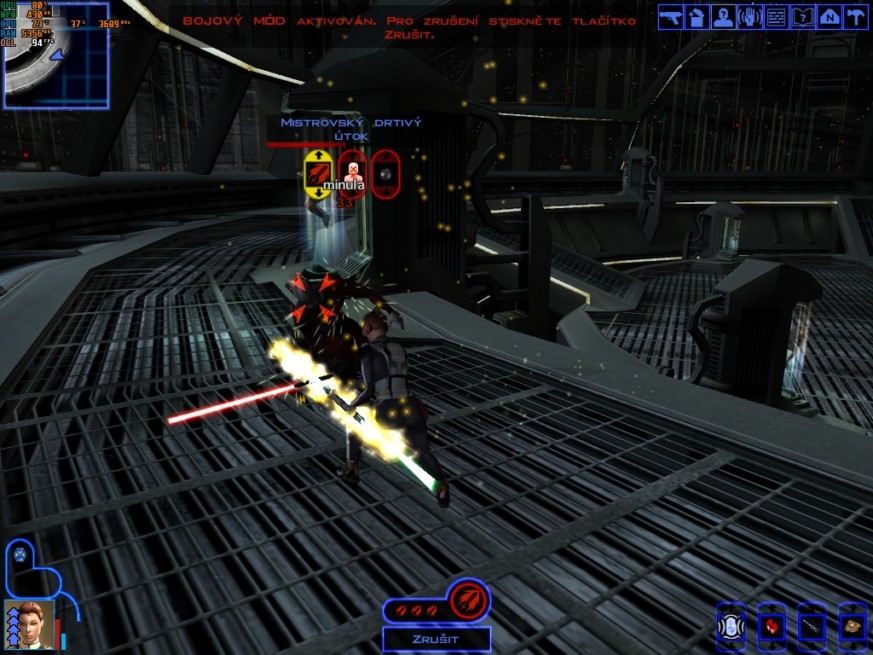Activate the energy shield quick slot
The image size is (873, 655).
(x=731, y=625)
